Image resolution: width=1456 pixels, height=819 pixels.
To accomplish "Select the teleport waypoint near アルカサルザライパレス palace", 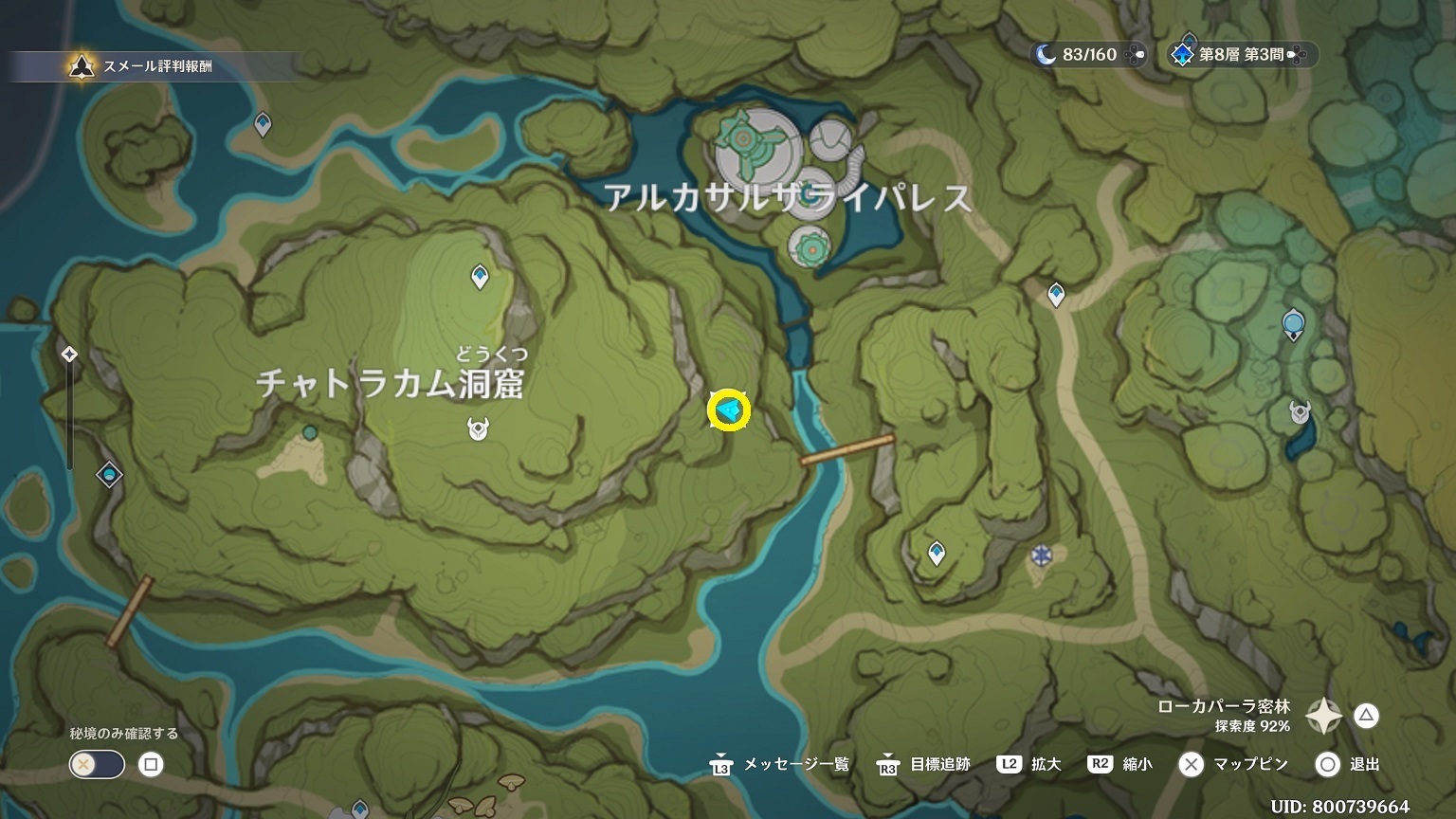I will [x=1054, y=293].
